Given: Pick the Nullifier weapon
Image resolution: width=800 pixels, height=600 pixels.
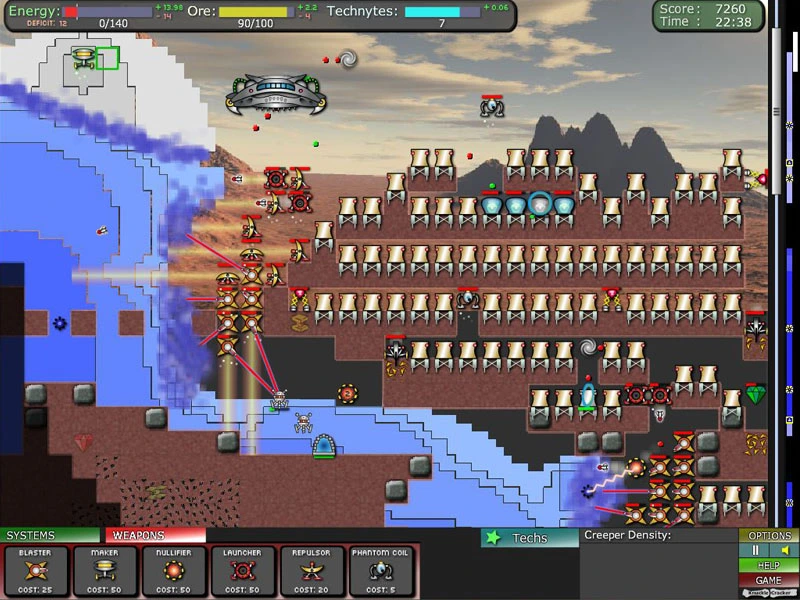Looking at the screenshot, I should click(174, 570).
